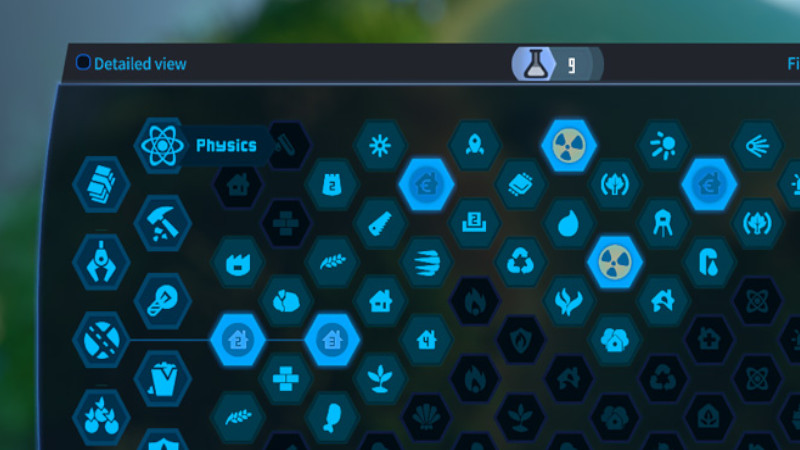Select the water faucet research node

pos(709,262)
